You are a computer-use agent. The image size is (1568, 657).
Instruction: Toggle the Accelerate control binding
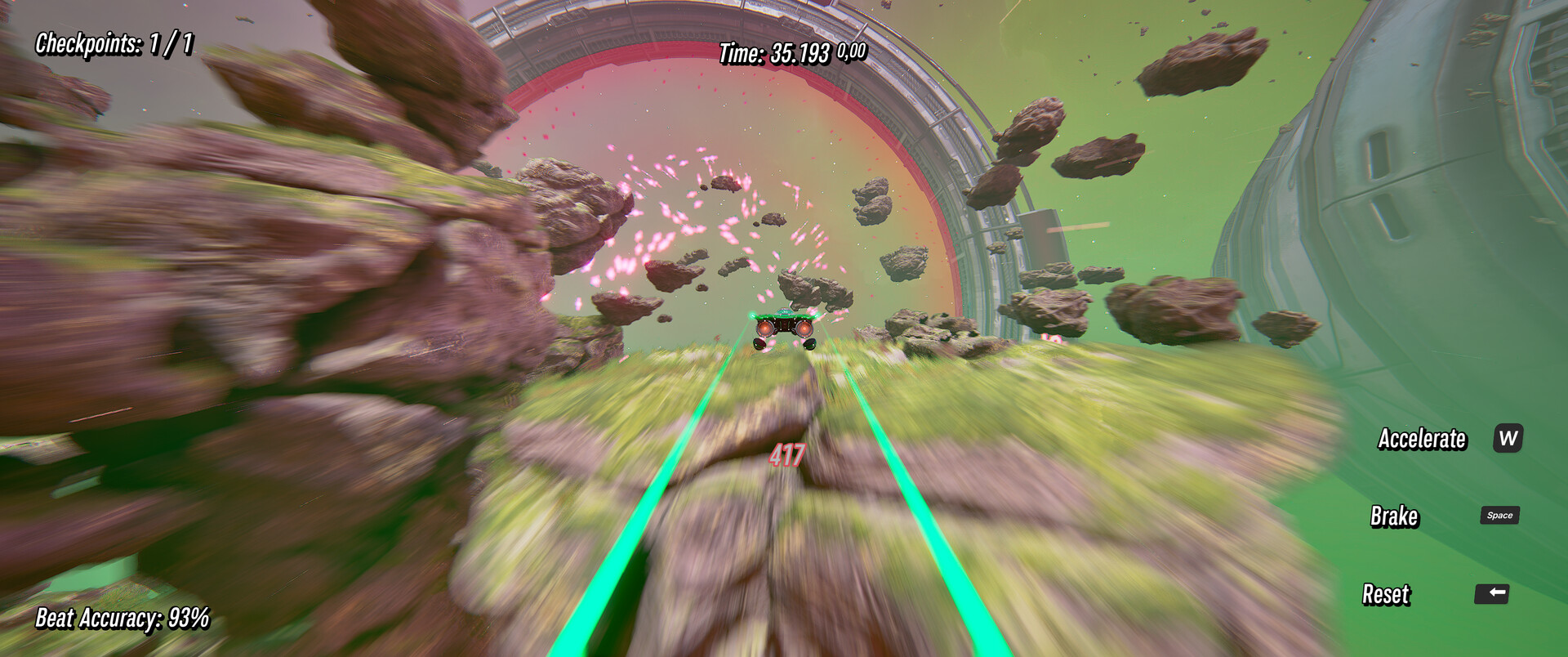(1422, 440)
